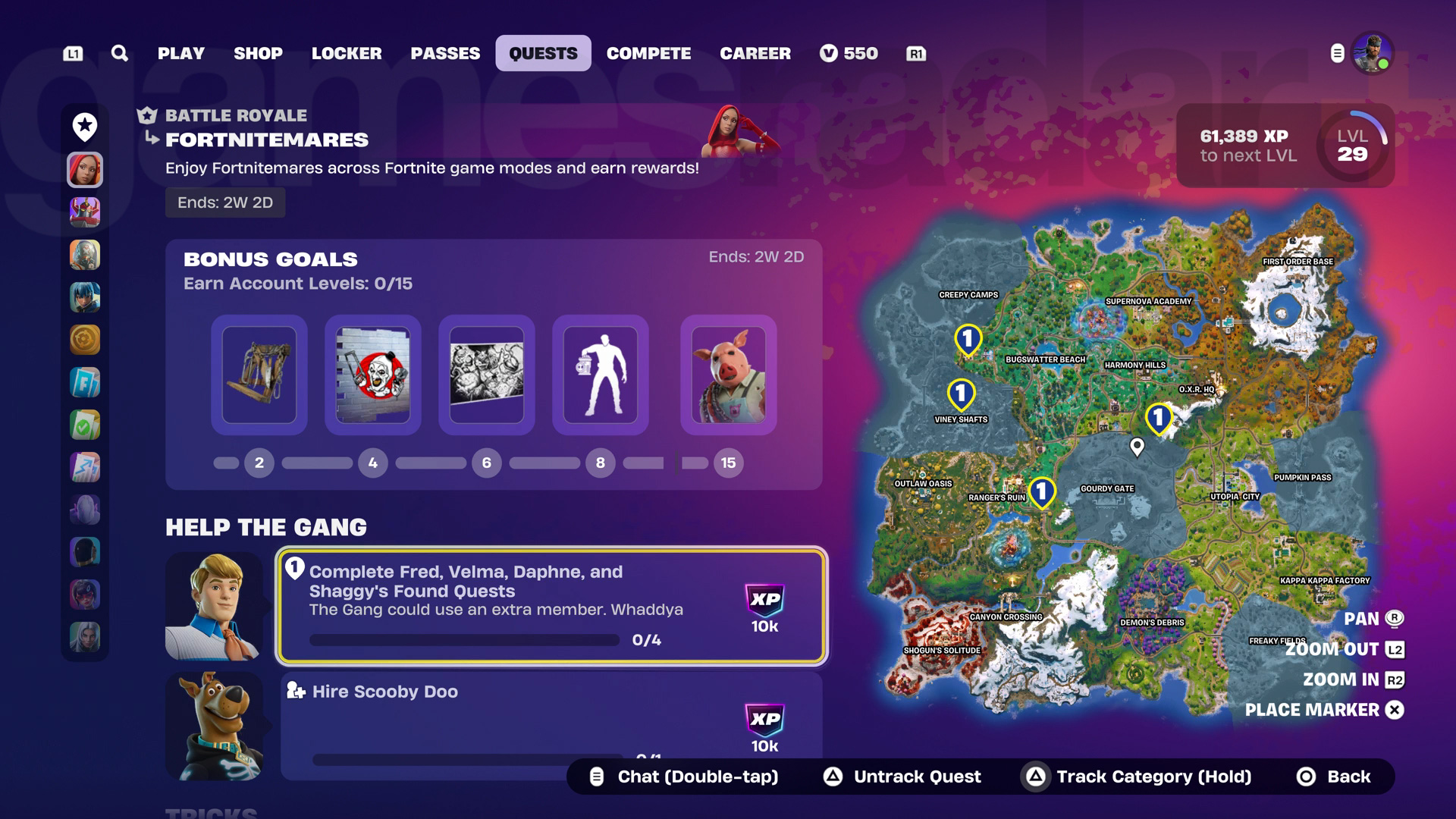
Task: Select the Fortnite Battle Pass card icon
Action: tap(84, 382)
